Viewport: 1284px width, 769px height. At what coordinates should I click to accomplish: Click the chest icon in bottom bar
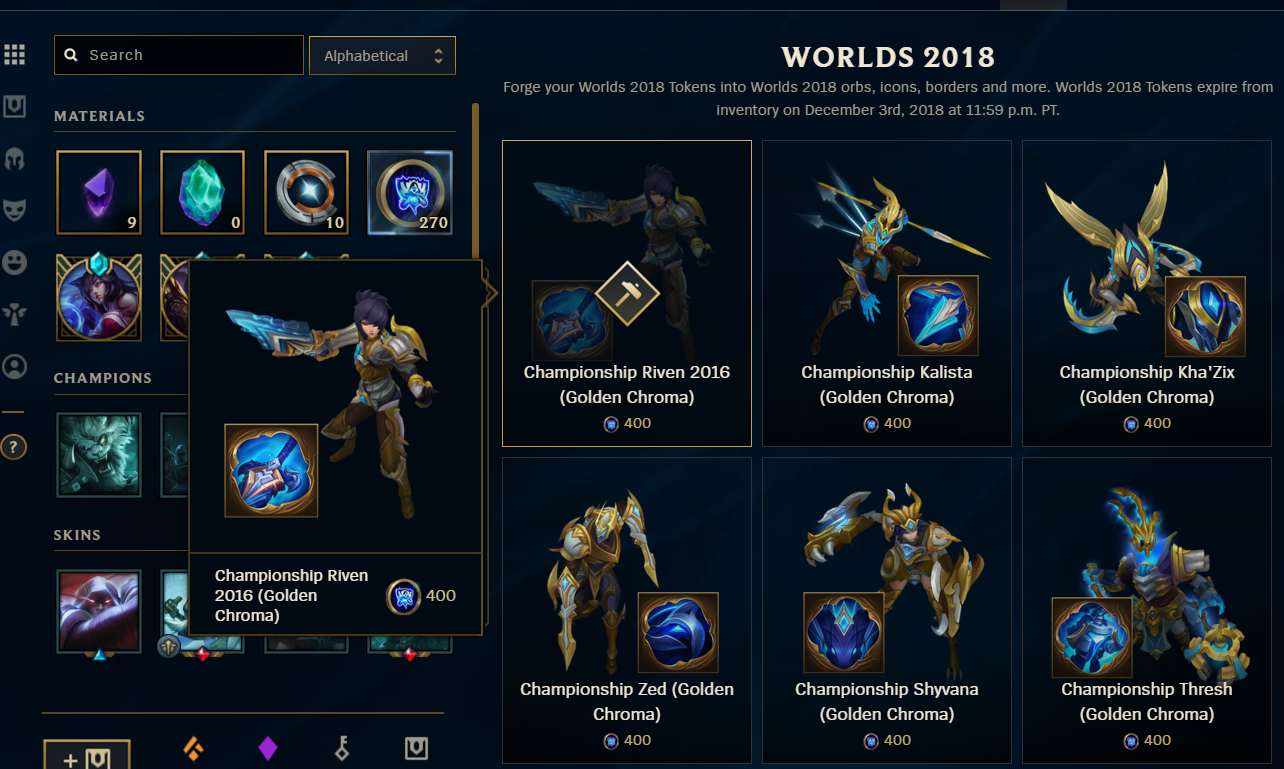(416, 748)
